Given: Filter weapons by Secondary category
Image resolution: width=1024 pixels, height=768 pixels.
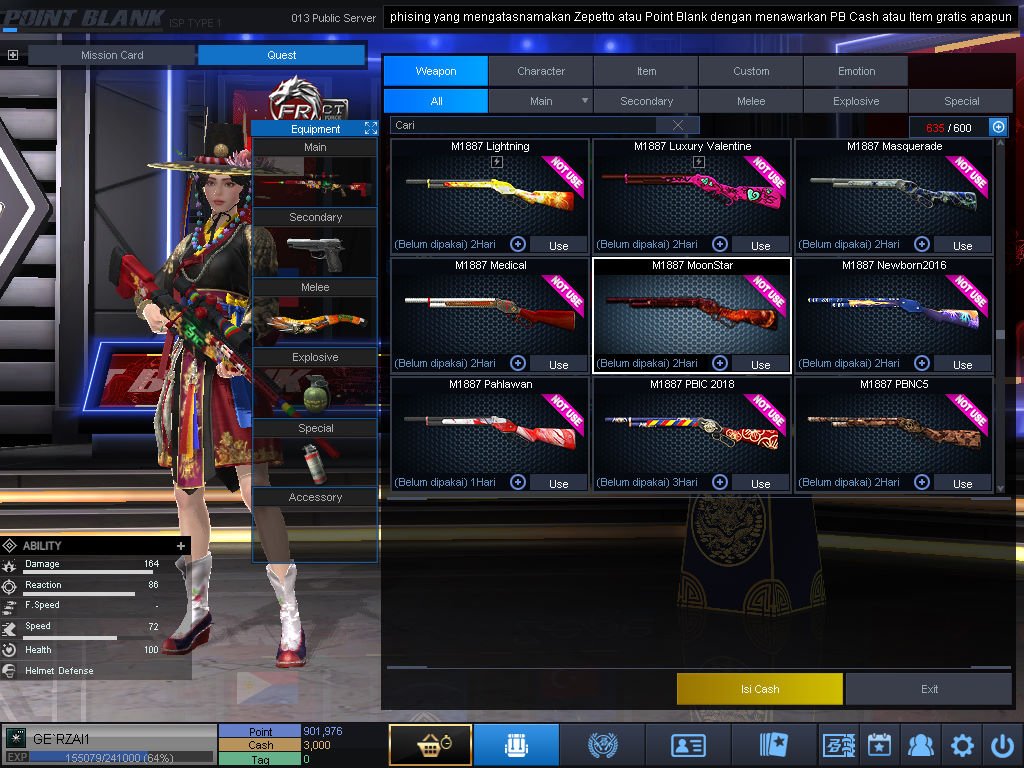Looking at the screenshot, I should (x=646, y=101).
